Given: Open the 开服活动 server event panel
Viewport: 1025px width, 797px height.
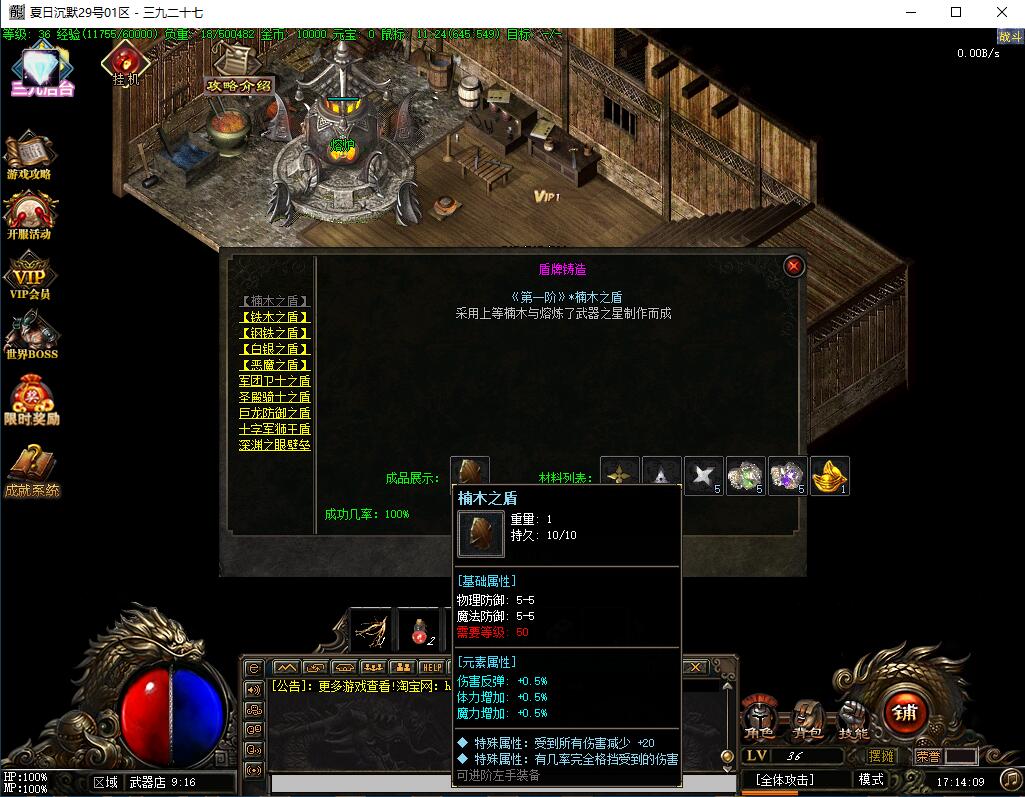Looking at the screenshot, I should 30,215.
